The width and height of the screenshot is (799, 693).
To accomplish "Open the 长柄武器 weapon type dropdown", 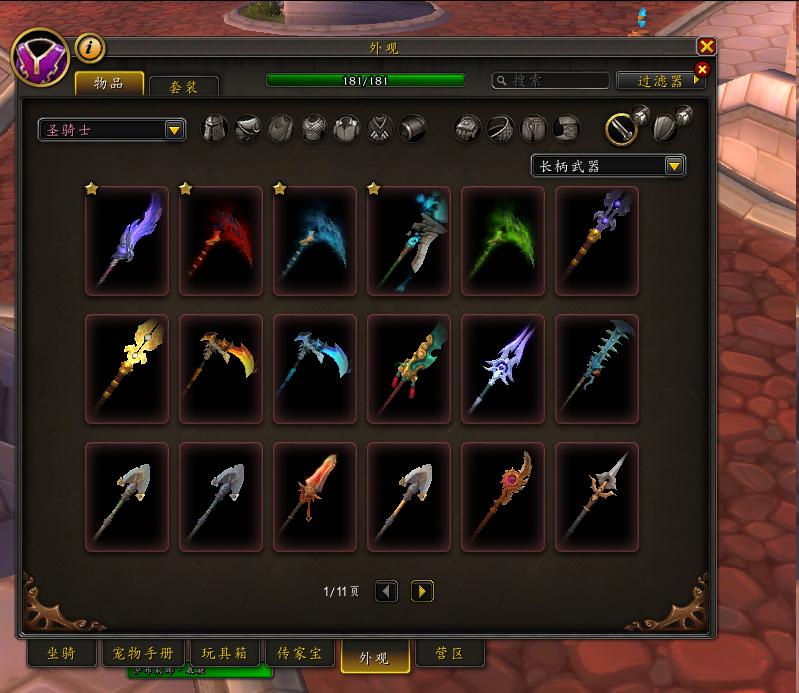I will point(608,165).
